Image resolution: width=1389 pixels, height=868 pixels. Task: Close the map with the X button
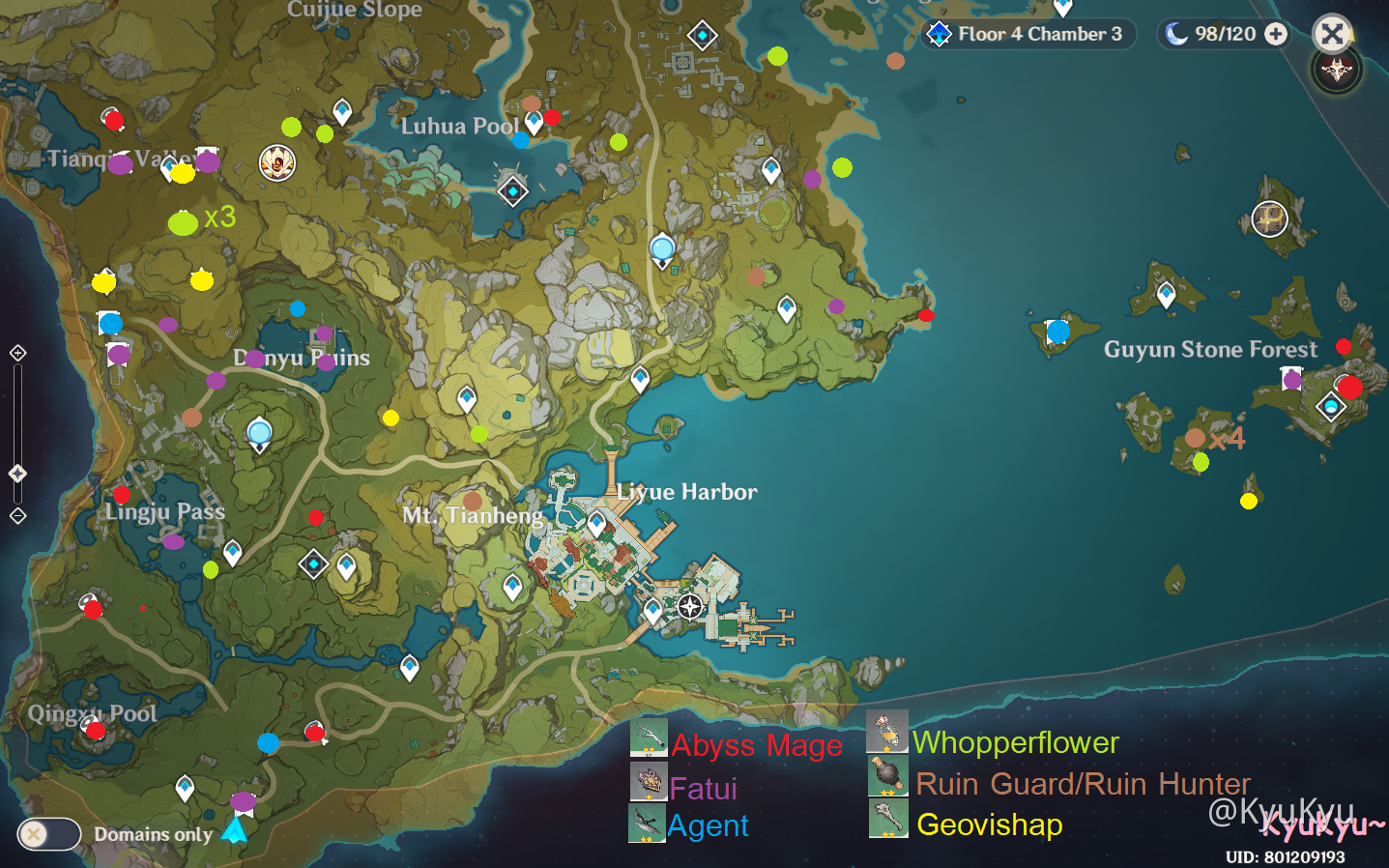[x=1333, y=34]
